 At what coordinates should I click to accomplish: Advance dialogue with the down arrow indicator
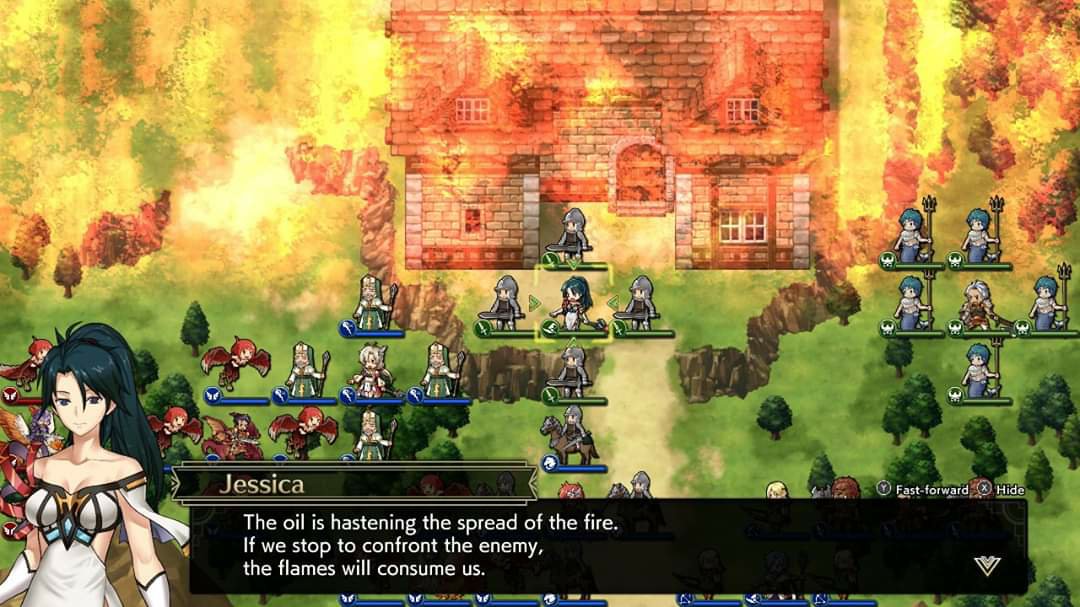[987, 565]
